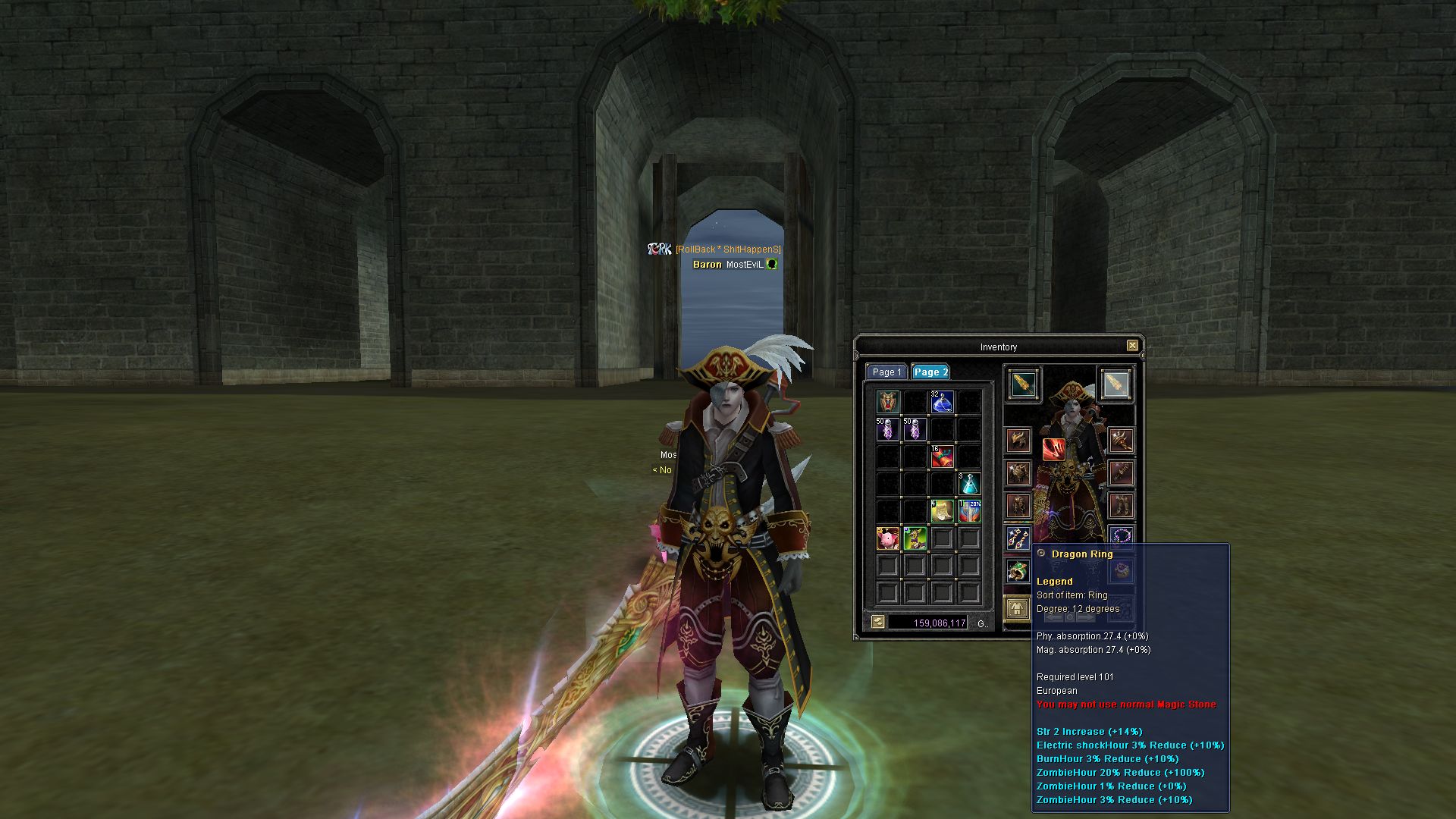Close the Inventory window
This screenshot has width=1456, height=819.
(1132, 346)
